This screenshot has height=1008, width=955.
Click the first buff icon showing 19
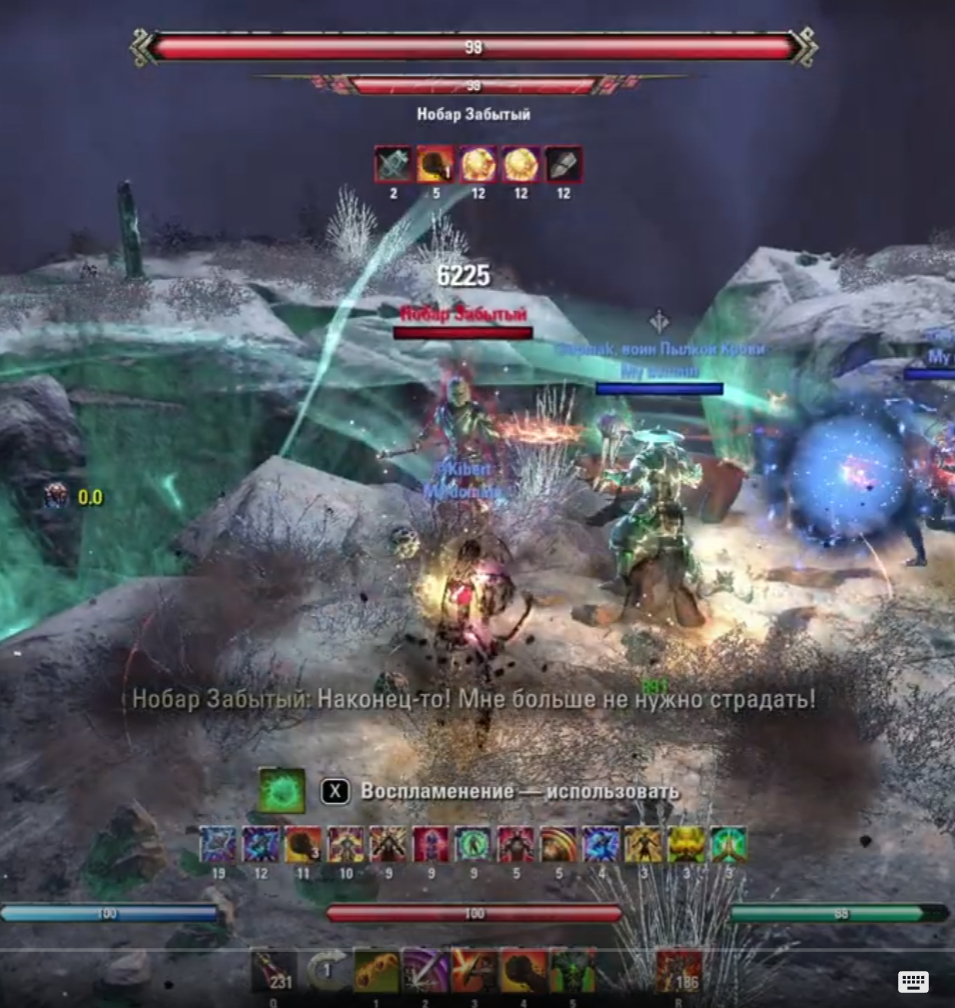(218, 845)
